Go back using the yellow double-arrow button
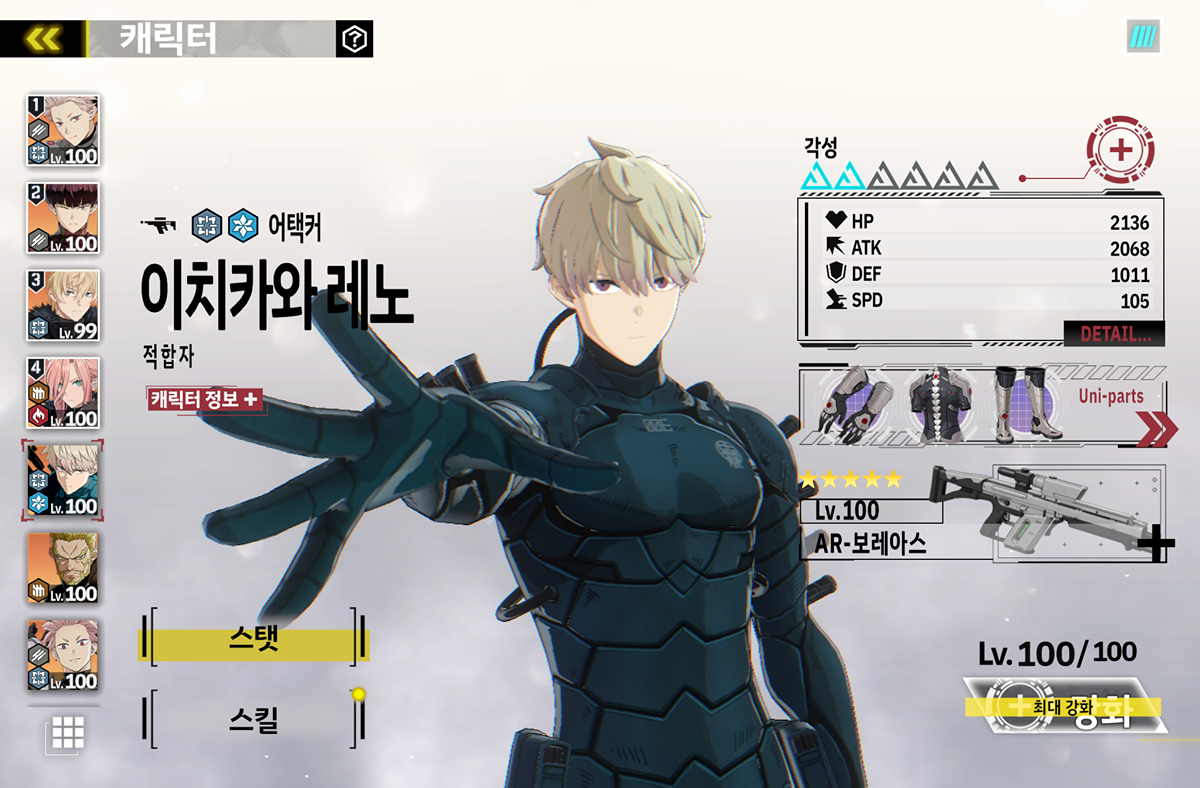The width and height of the screenshot is (1200, 788). (x=43, y=39)
